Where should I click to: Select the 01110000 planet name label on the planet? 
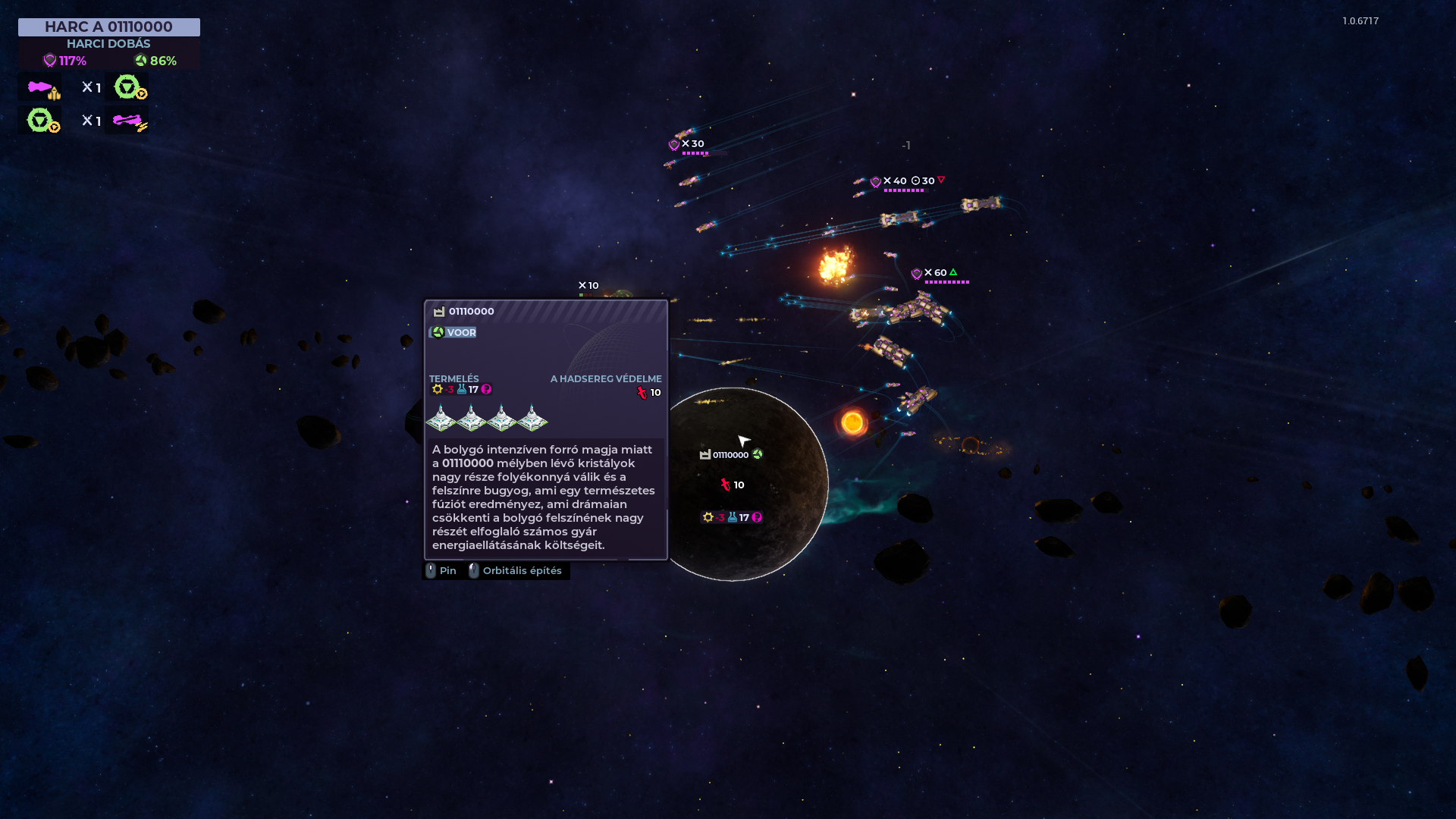pyautogui.click(x=730, y=455)
